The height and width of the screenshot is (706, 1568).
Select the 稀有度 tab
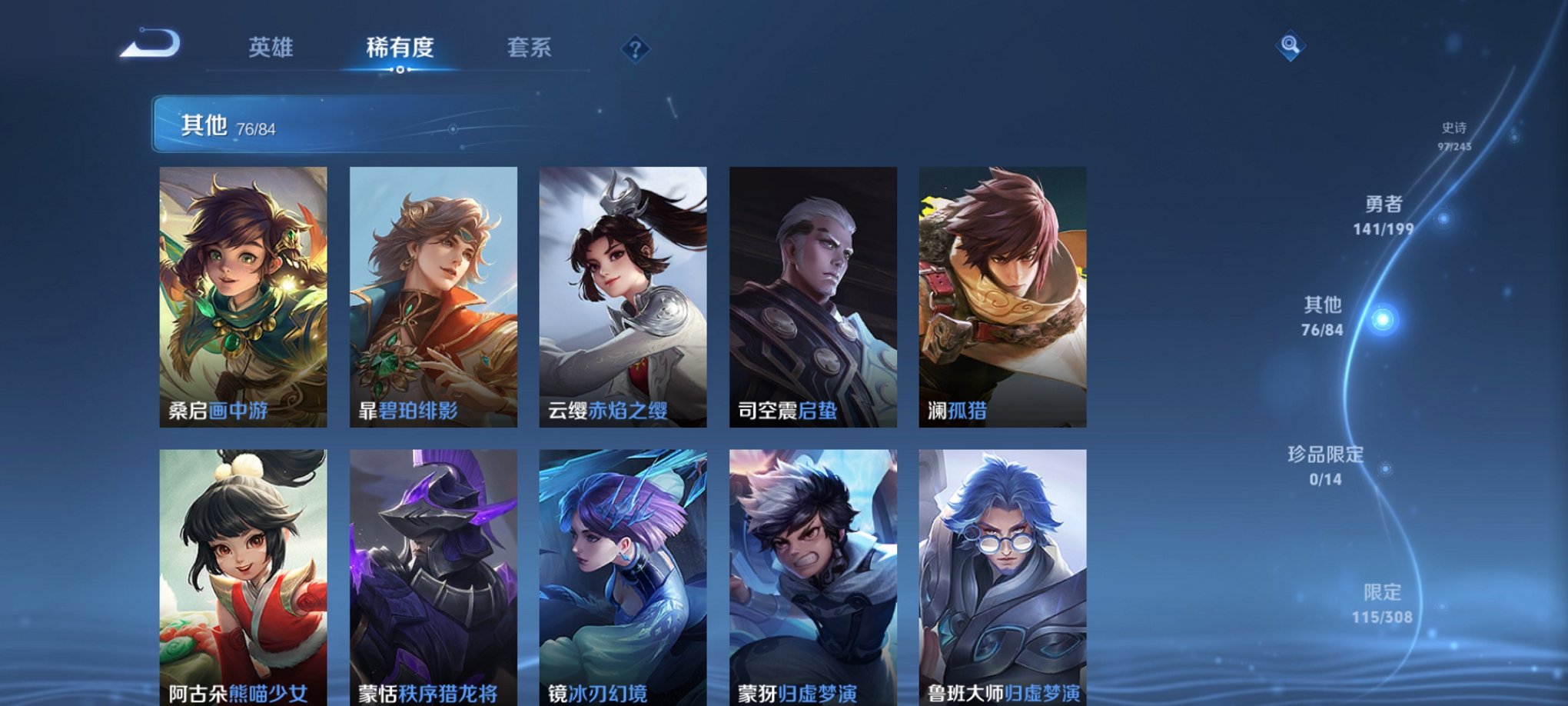[x=397, y=48]
